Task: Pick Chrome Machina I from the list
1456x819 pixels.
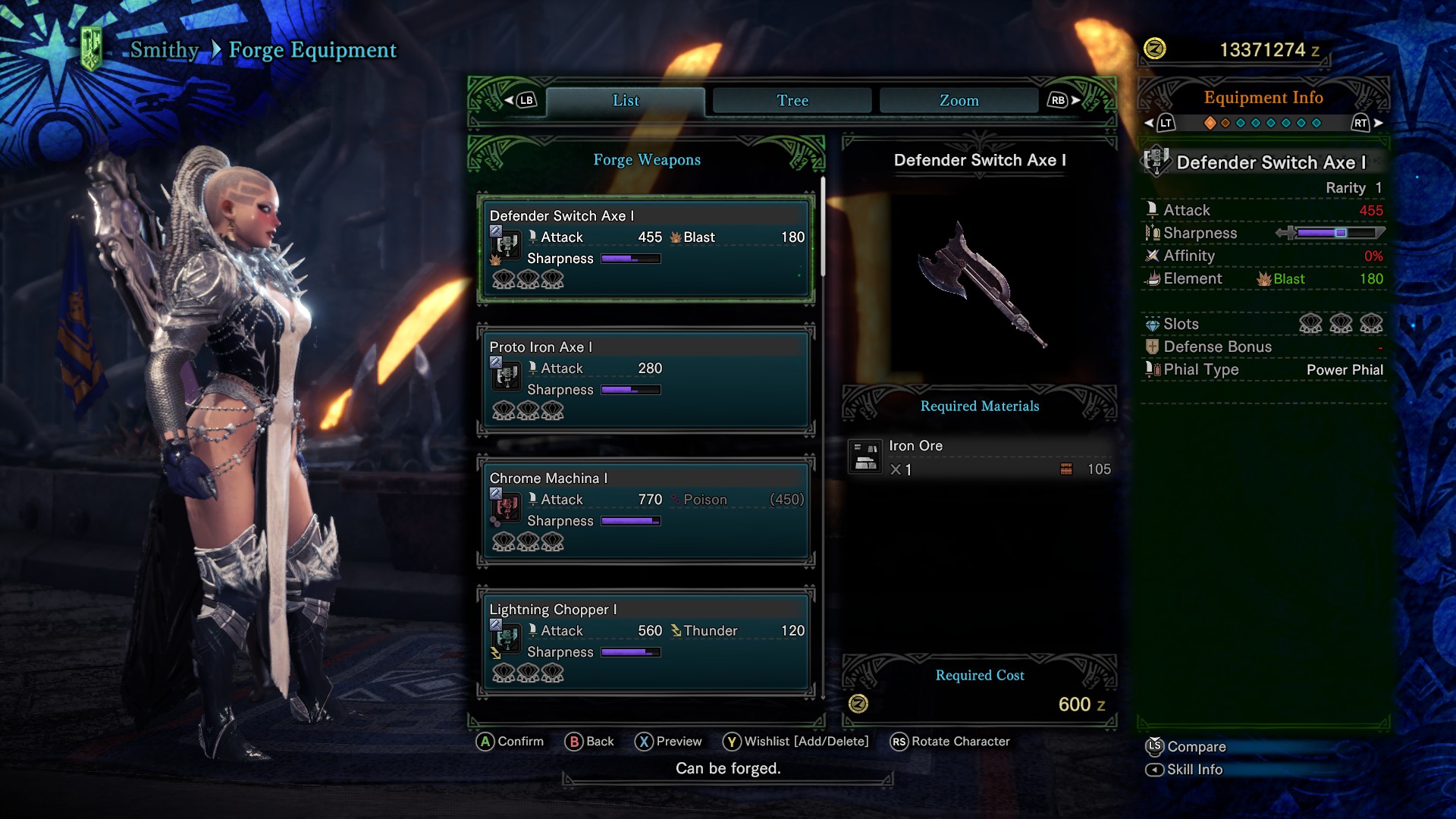Action: 646,510
